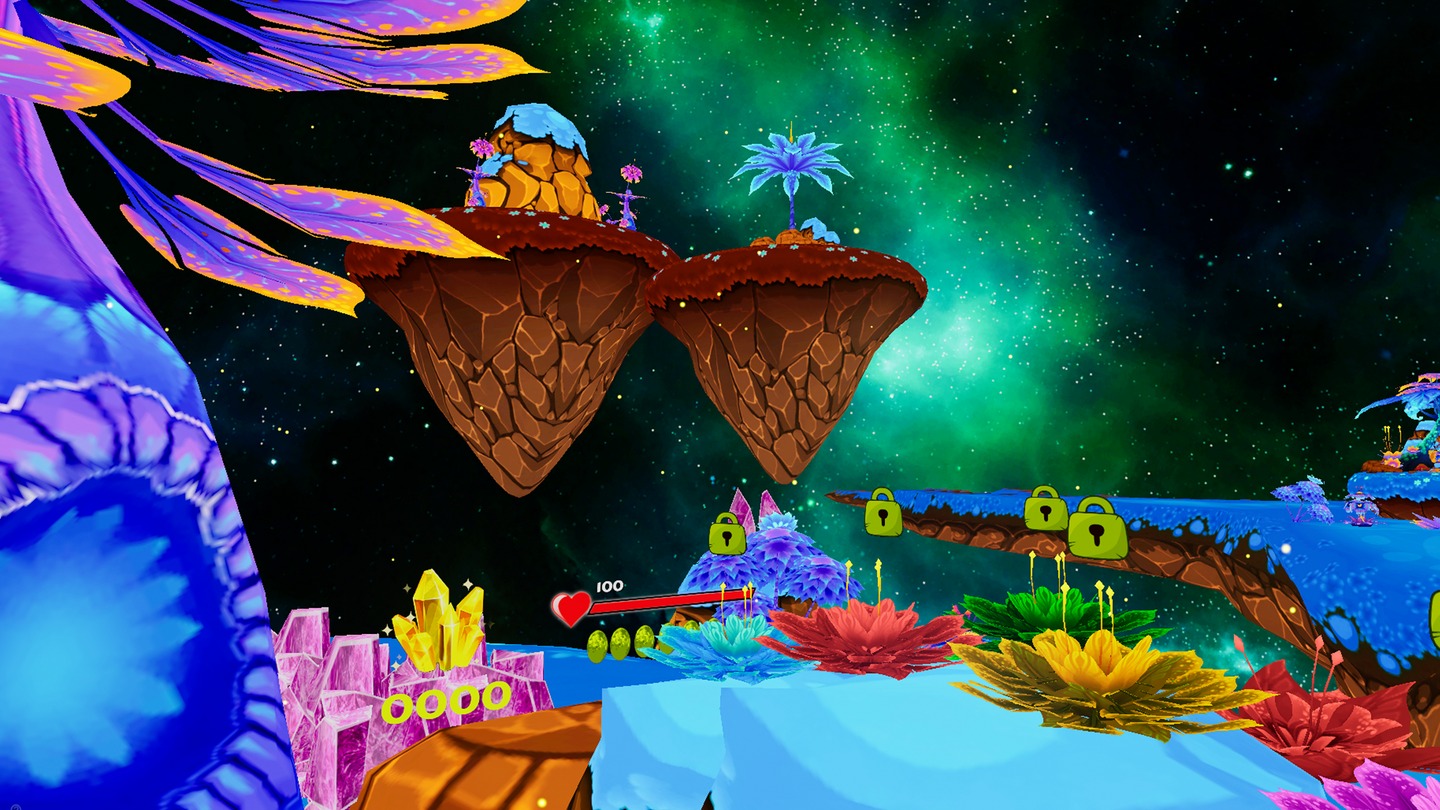This screenshot has width=1440, height=810.
Task: Toggle the topmost padlock on the right platform
Action: 1043,513
